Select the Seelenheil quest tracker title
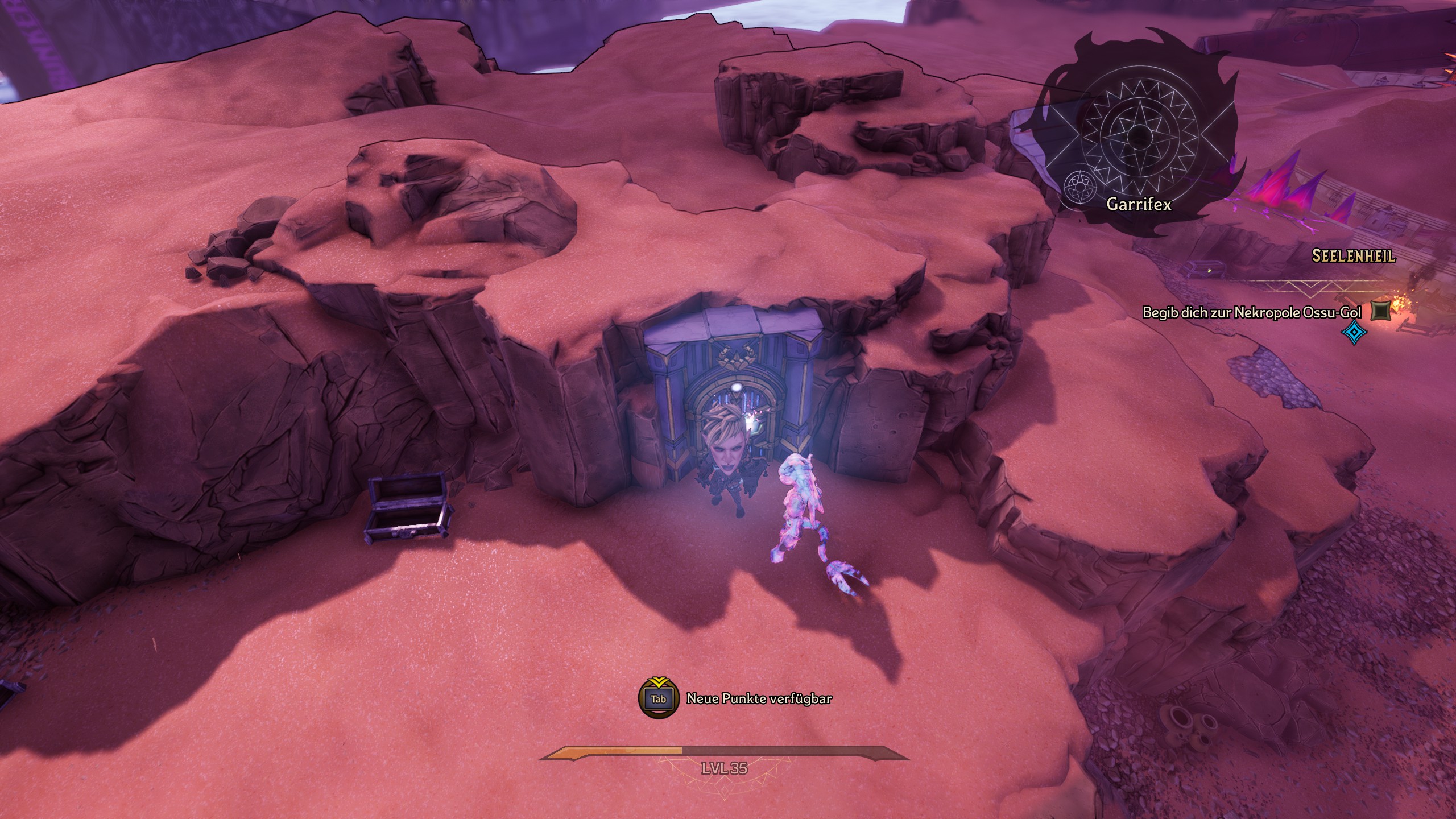 coord(1353,256)
